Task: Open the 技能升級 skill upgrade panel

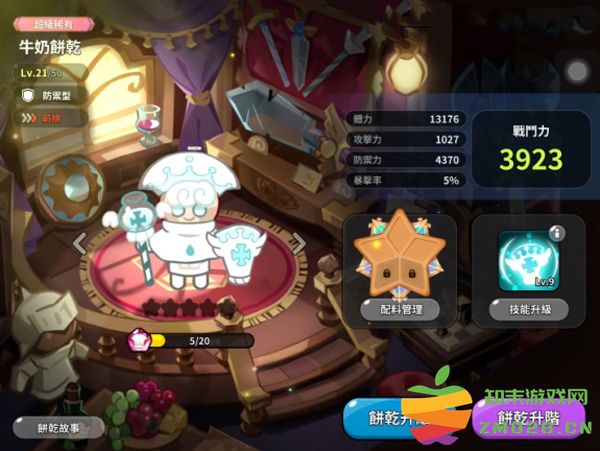Action: [529, 310]
